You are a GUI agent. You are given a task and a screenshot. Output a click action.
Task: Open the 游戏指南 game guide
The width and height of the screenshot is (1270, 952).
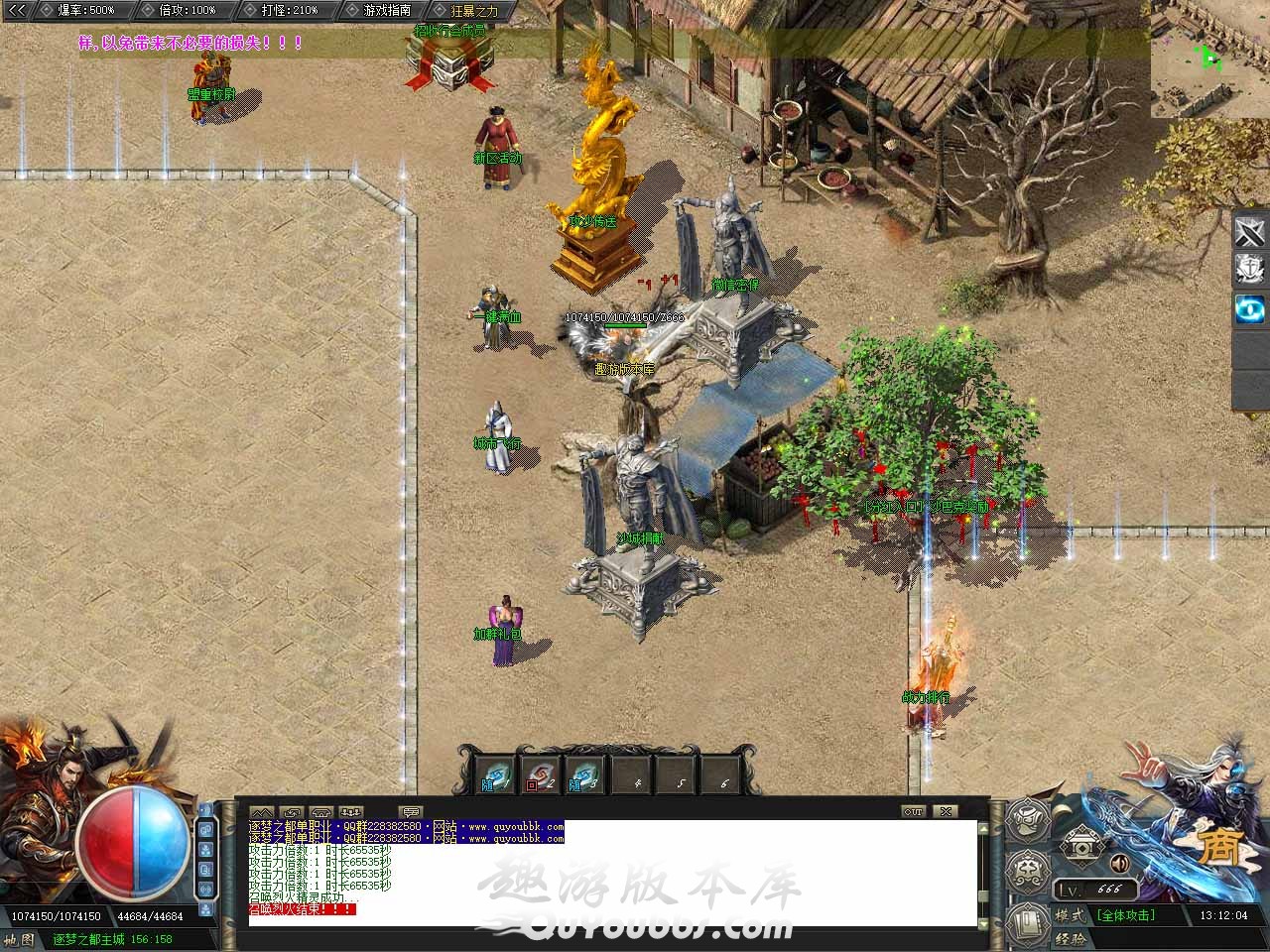[x=386, y=10]
